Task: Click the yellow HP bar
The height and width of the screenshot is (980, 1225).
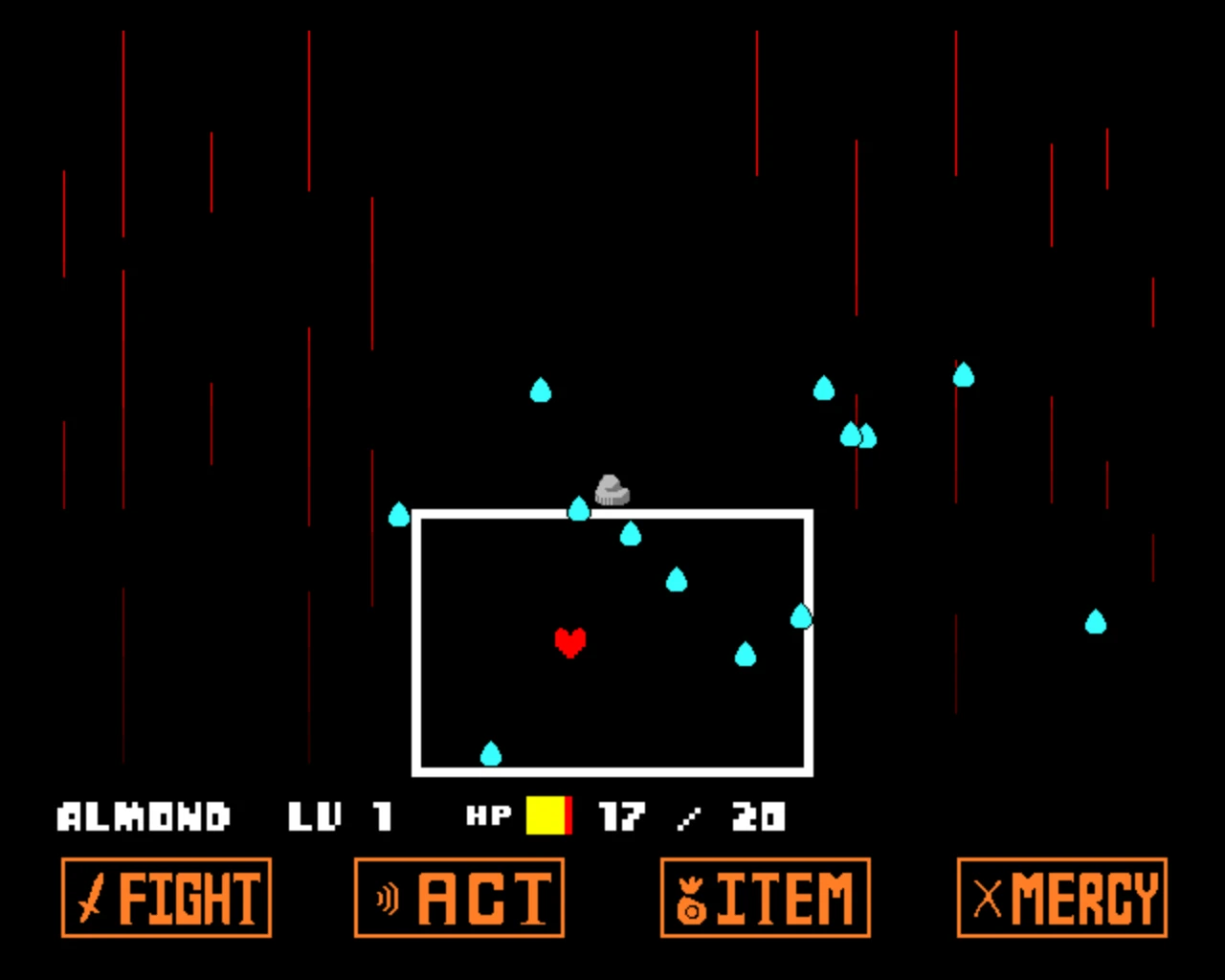Action: pos(546,815)
